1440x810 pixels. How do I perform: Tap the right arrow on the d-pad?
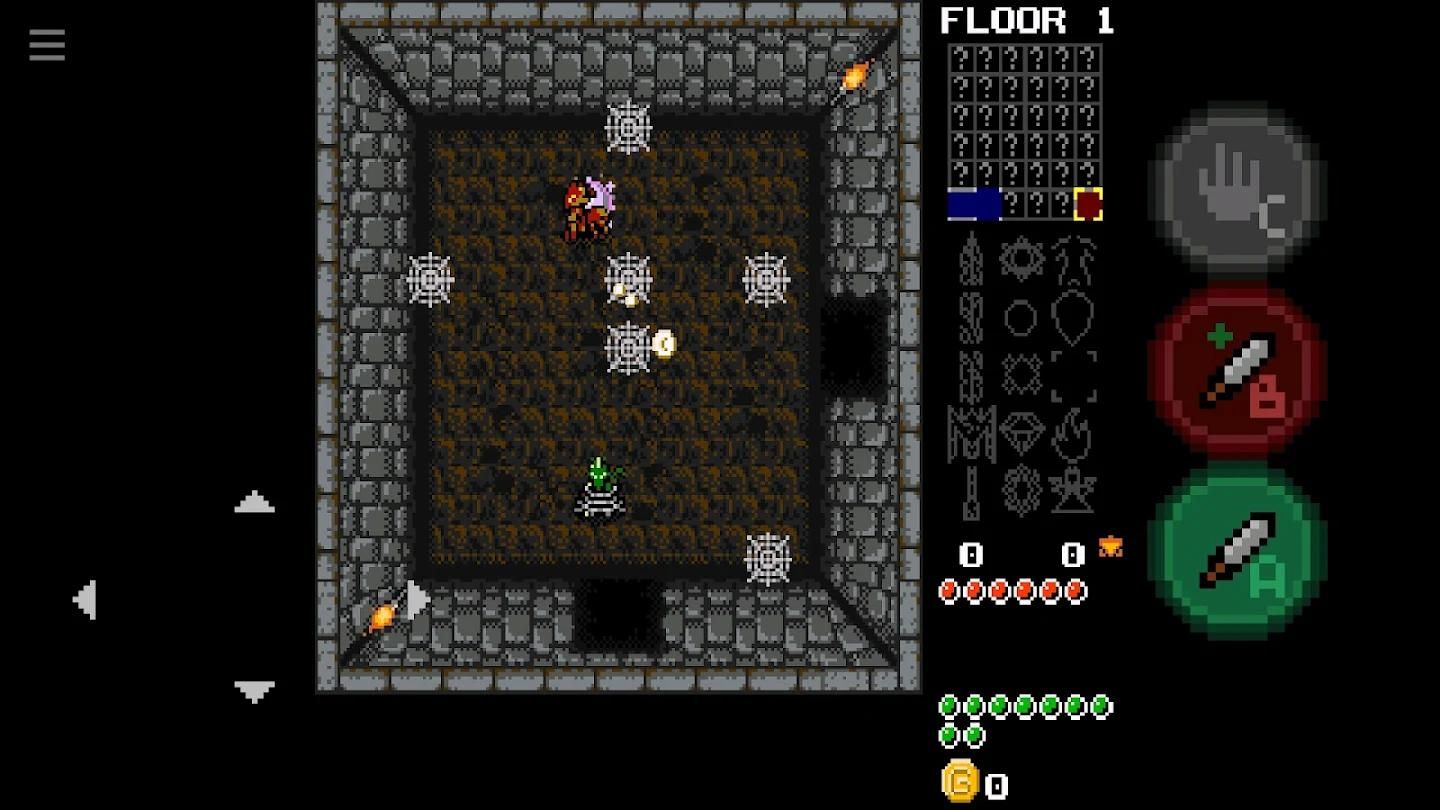[x=418, y=600]
